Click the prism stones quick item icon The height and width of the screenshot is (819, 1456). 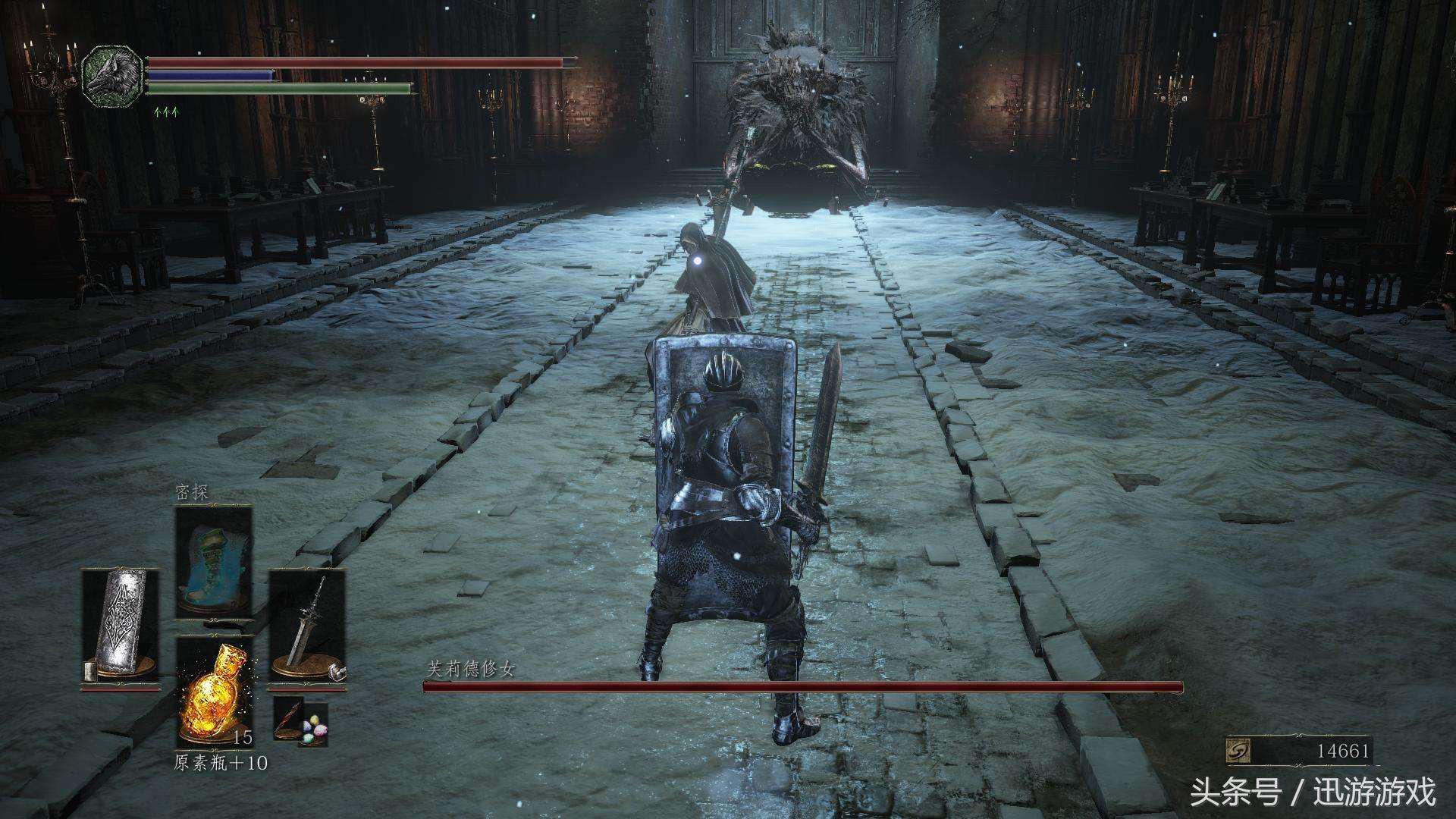pyautogui.click(x=315, y=730)
